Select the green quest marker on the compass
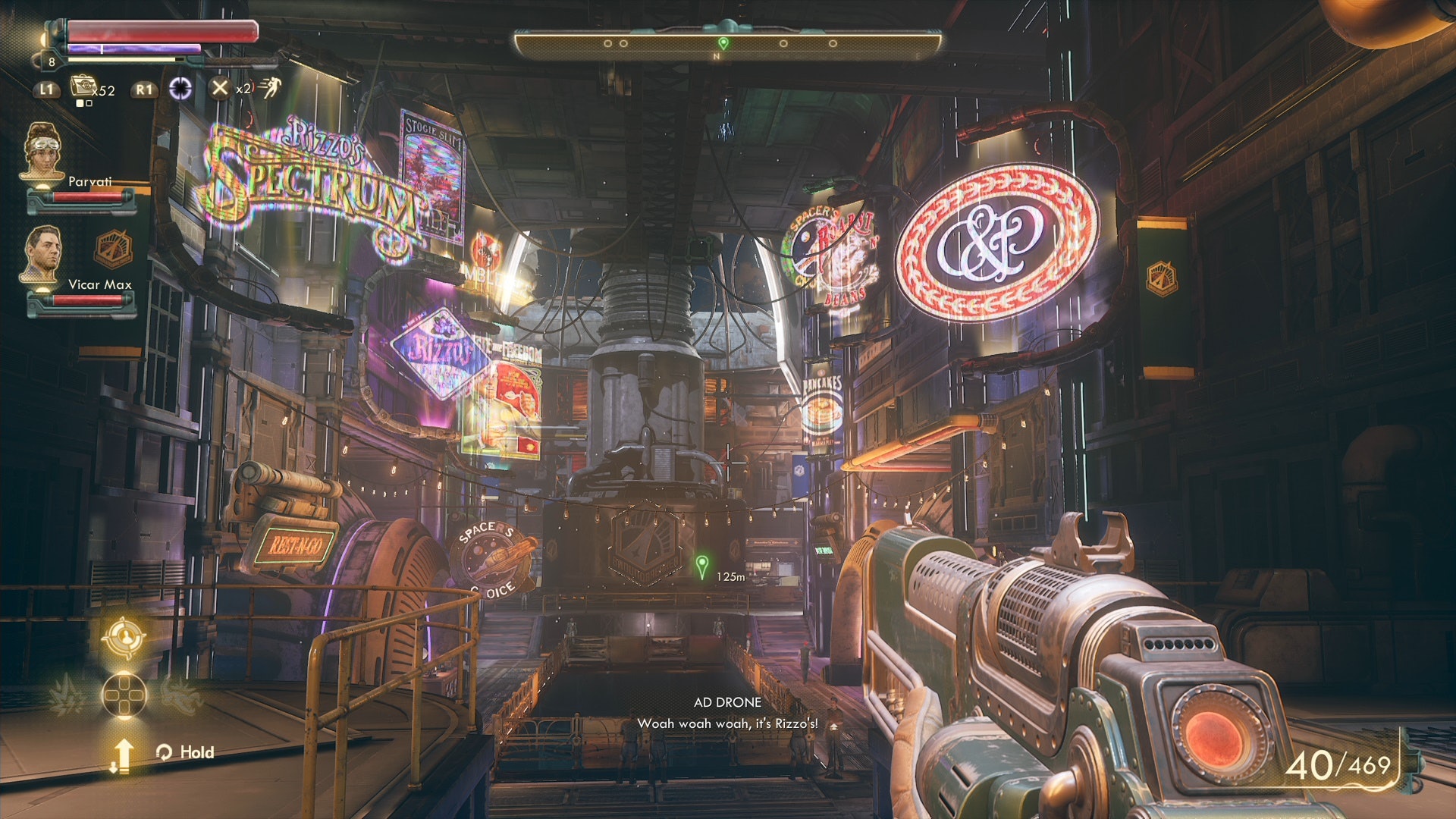Screen dimensions: 1456x819 pos(723,43)
